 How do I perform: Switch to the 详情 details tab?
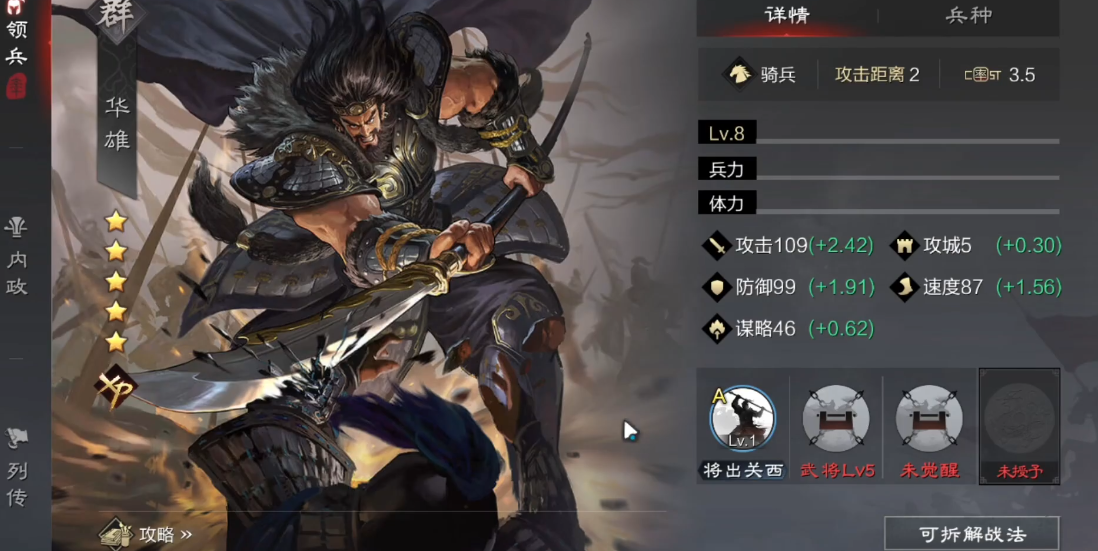(785, 16)
